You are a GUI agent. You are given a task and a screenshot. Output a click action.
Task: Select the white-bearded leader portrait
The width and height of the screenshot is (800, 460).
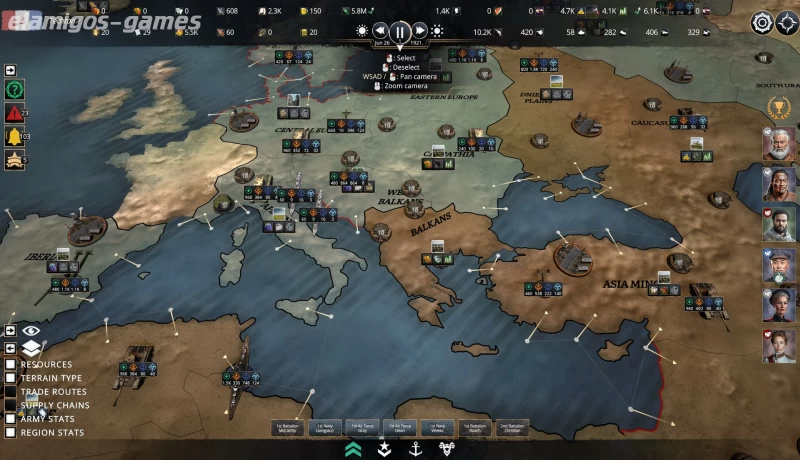click(780, 144)
